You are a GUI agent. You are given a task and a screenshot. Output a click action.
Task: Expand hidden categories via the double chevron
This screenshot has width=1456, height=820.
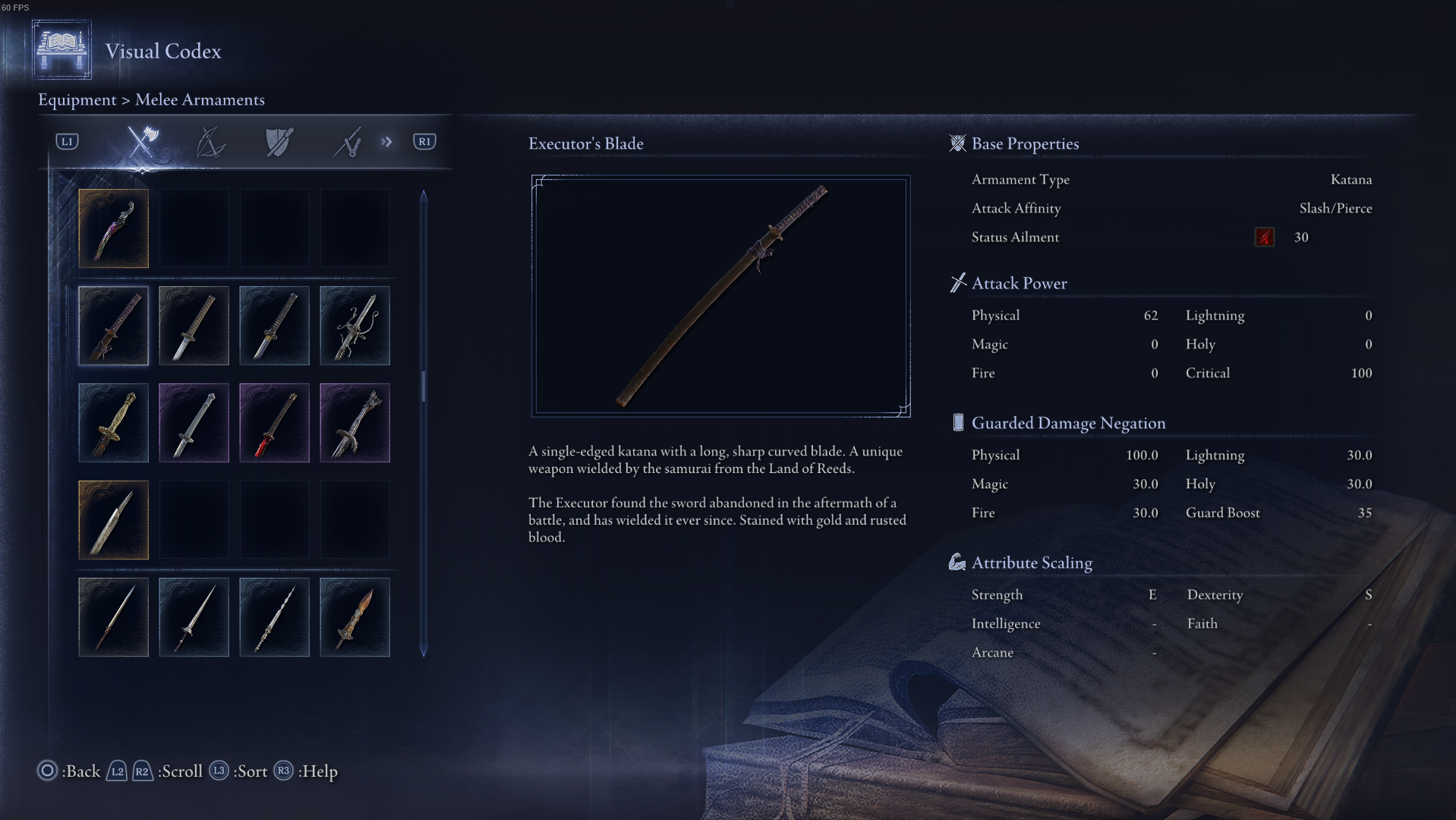[386, 141]
